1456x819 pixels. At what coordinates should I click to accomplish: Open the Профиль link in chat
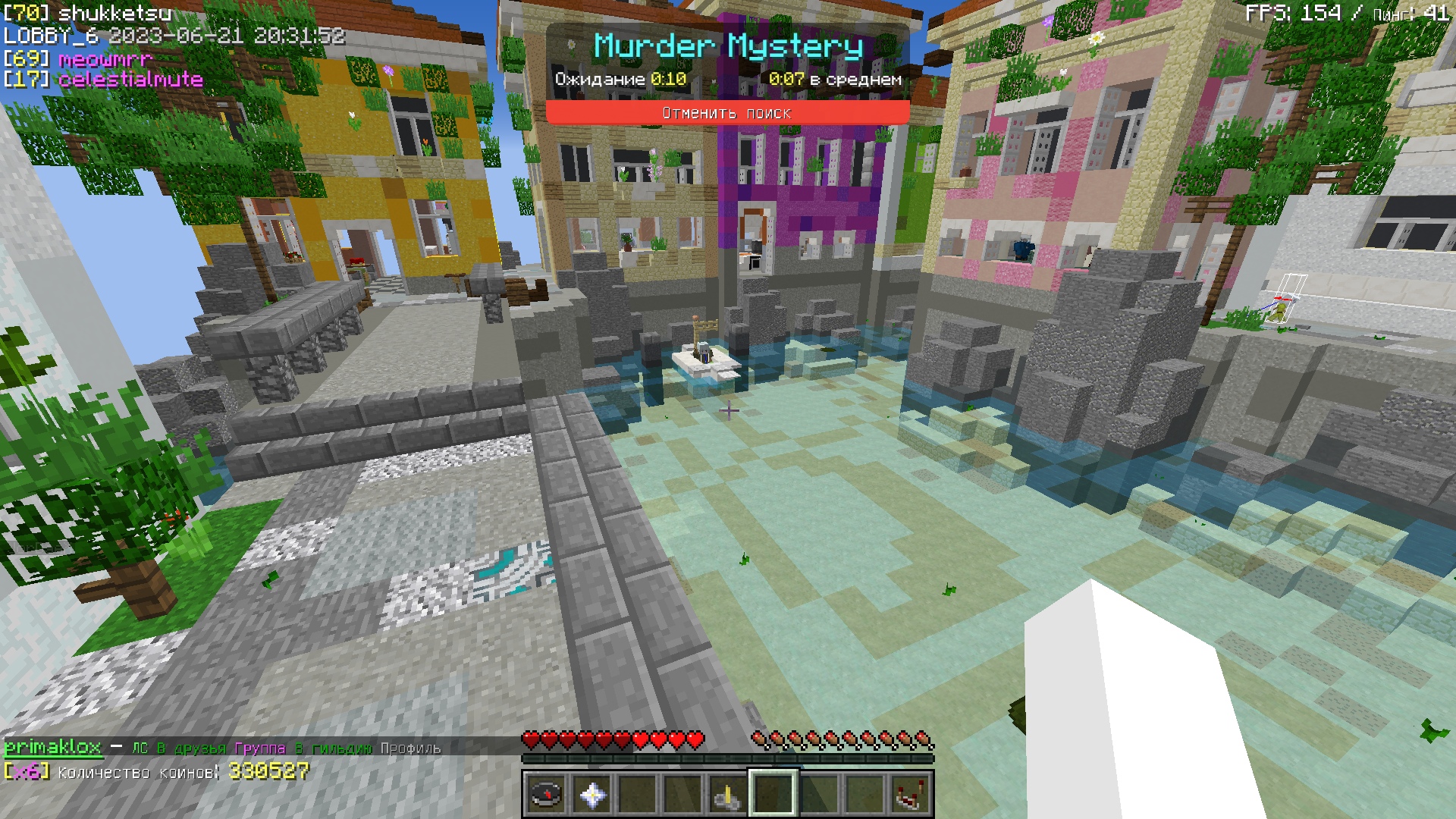[x=410, y=748]
